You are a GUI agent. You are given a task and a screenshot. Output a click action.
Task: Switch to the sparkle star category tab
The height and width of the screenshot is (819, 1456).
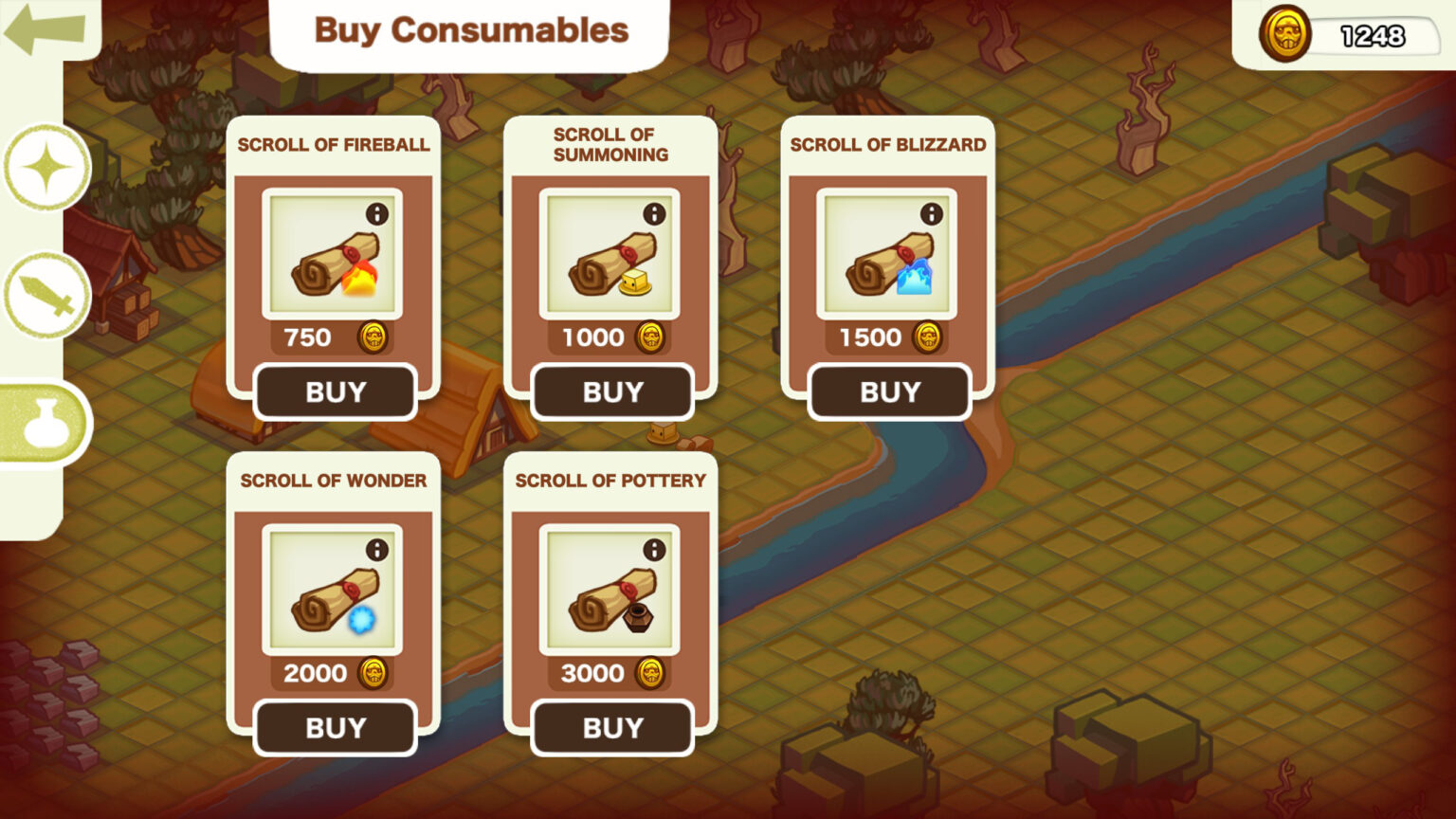pyautogui.click(x=46, y=168)
